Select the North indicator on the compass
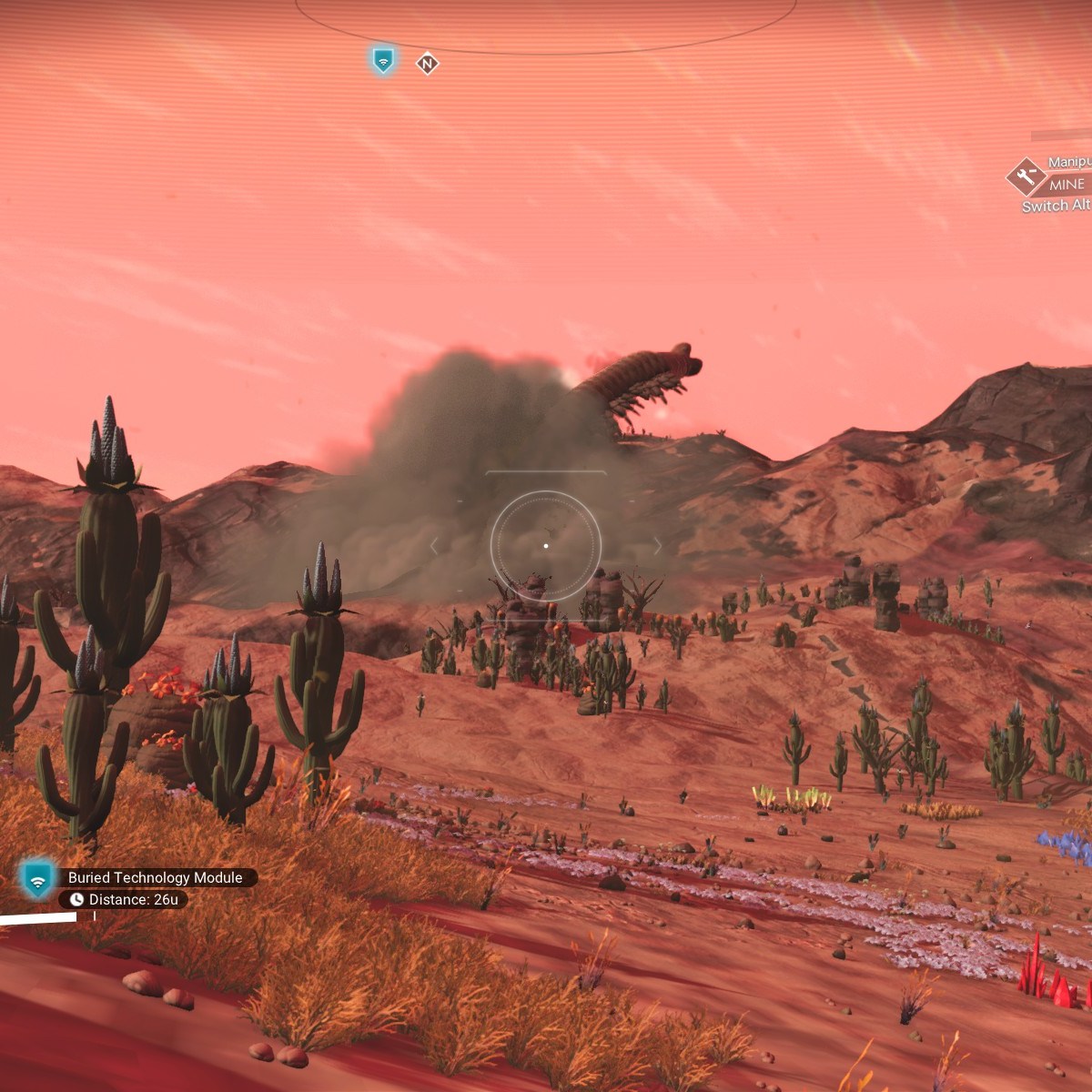1092x1092 pixels. (428, 64)
